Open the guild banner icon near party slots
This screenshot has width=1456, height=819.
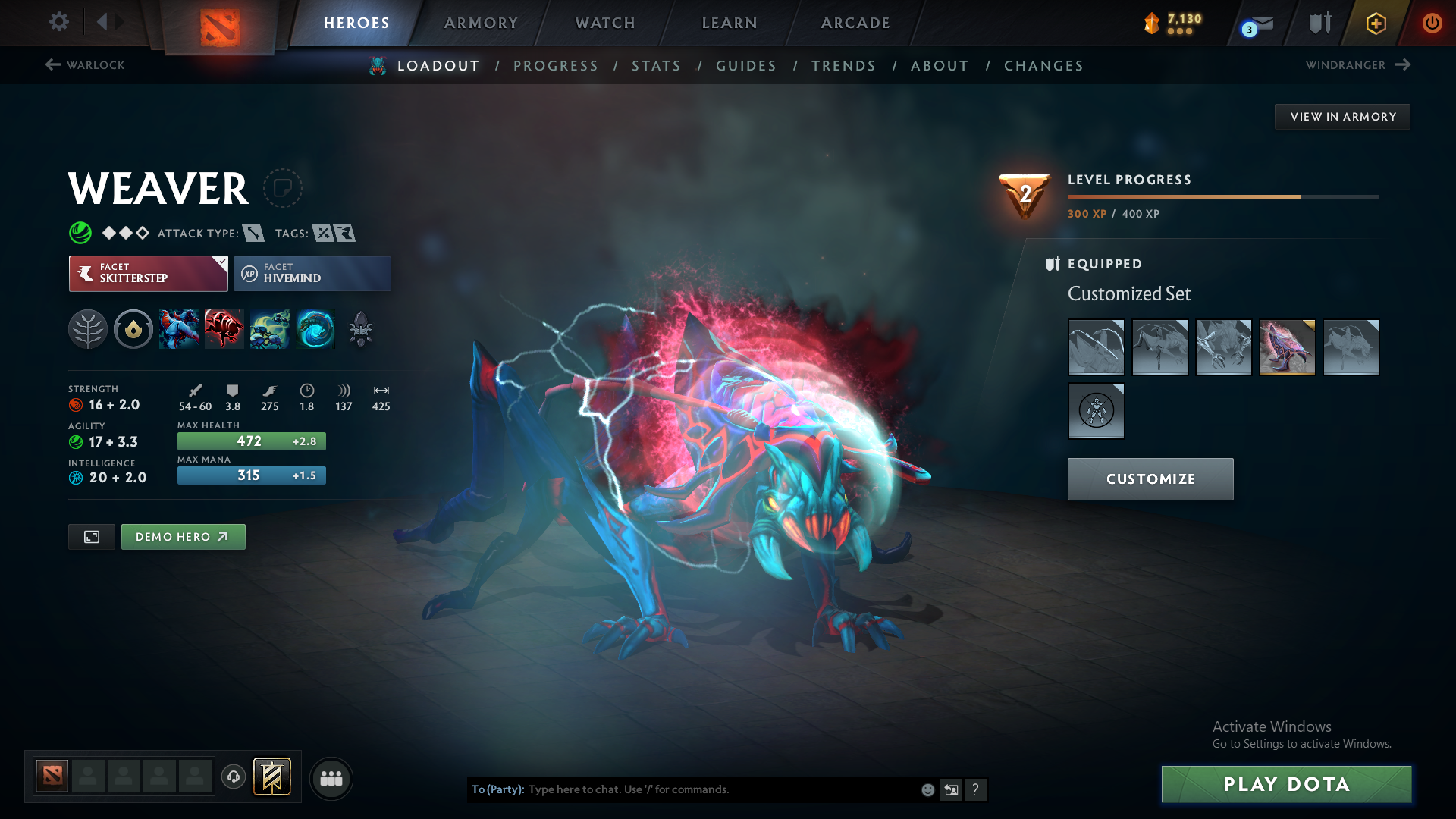coord(272,777)
